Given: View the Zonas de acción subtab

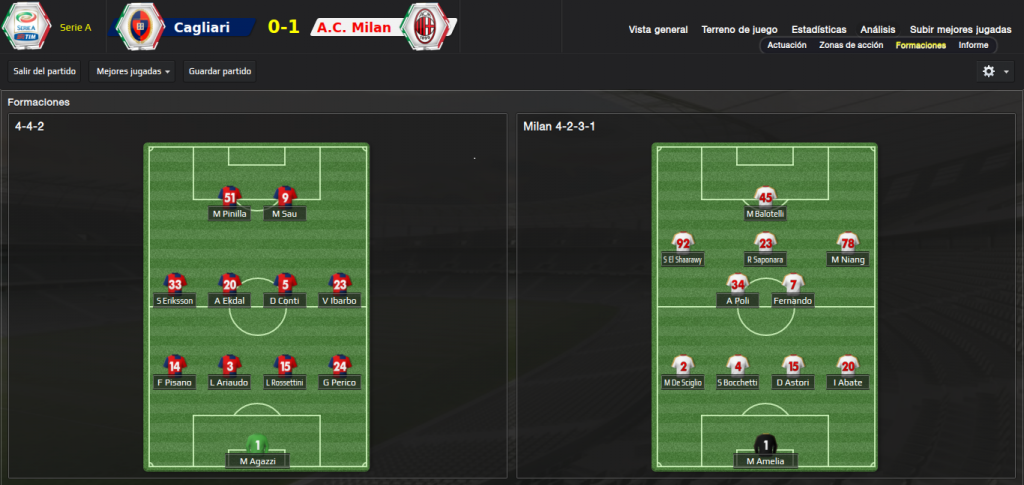Looking at the screenshot, I should 850,45.
